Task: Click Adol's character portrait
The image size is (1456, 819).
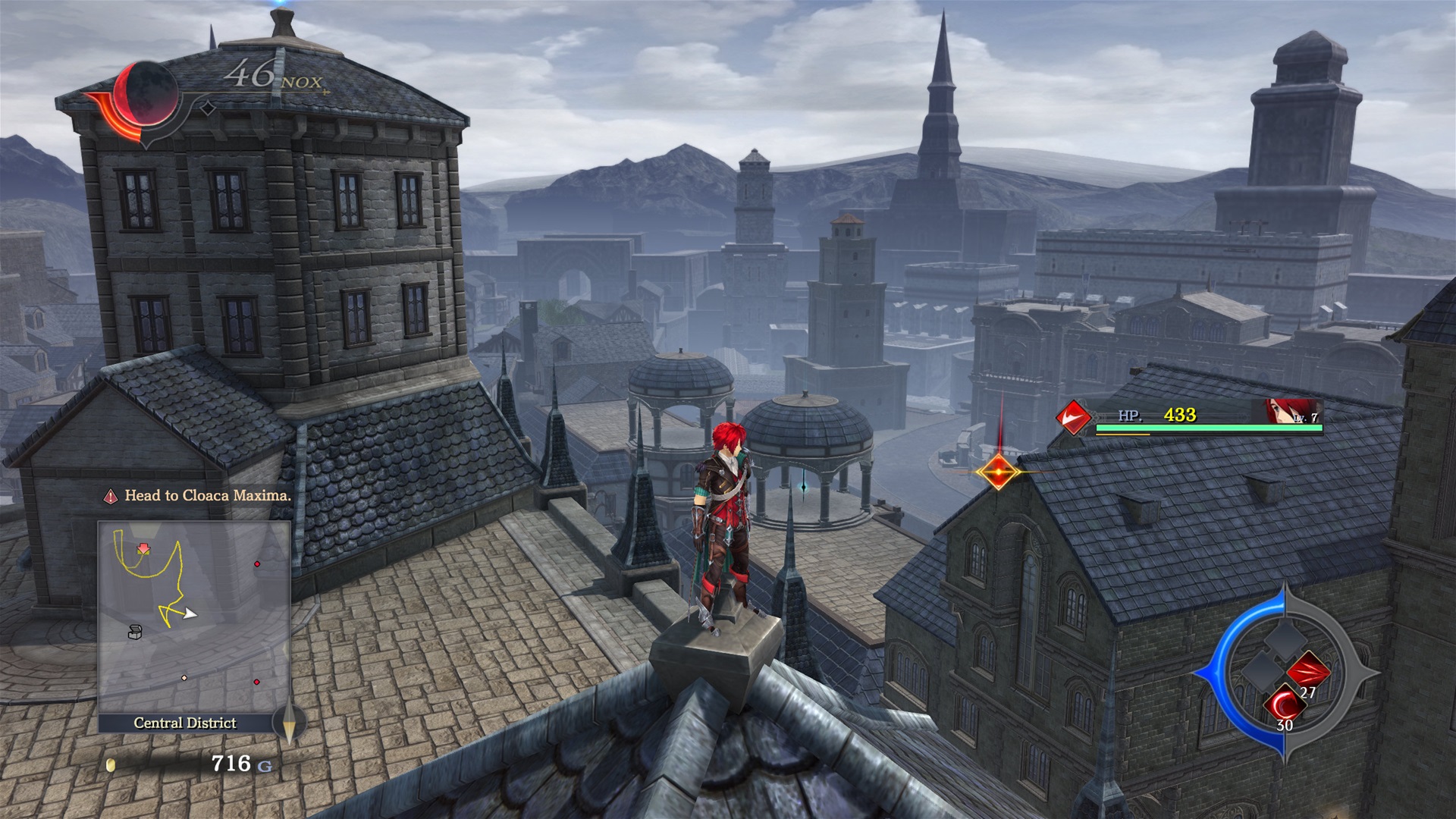Action: point(1291,412)
